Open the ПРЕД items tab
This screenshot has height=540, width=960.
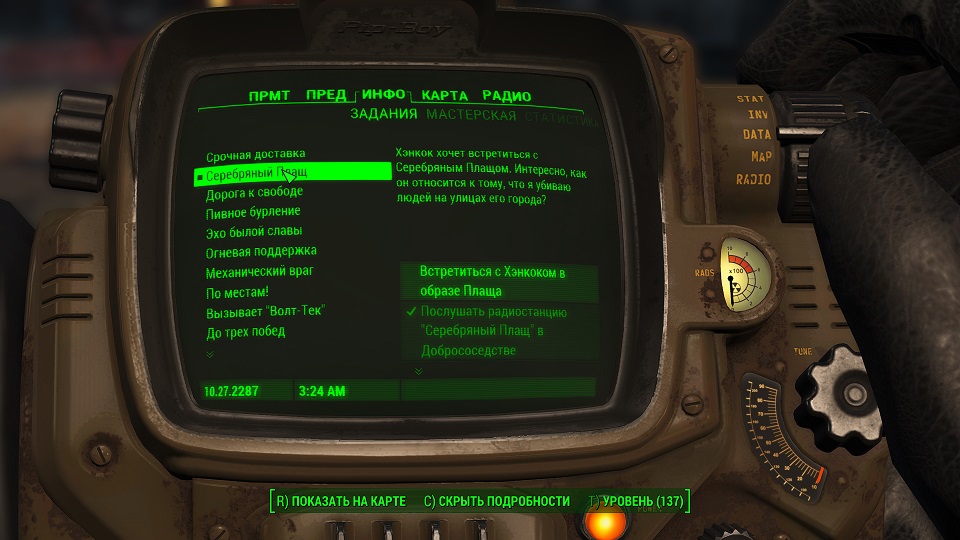pyautogui.click(x=326, y=96)
